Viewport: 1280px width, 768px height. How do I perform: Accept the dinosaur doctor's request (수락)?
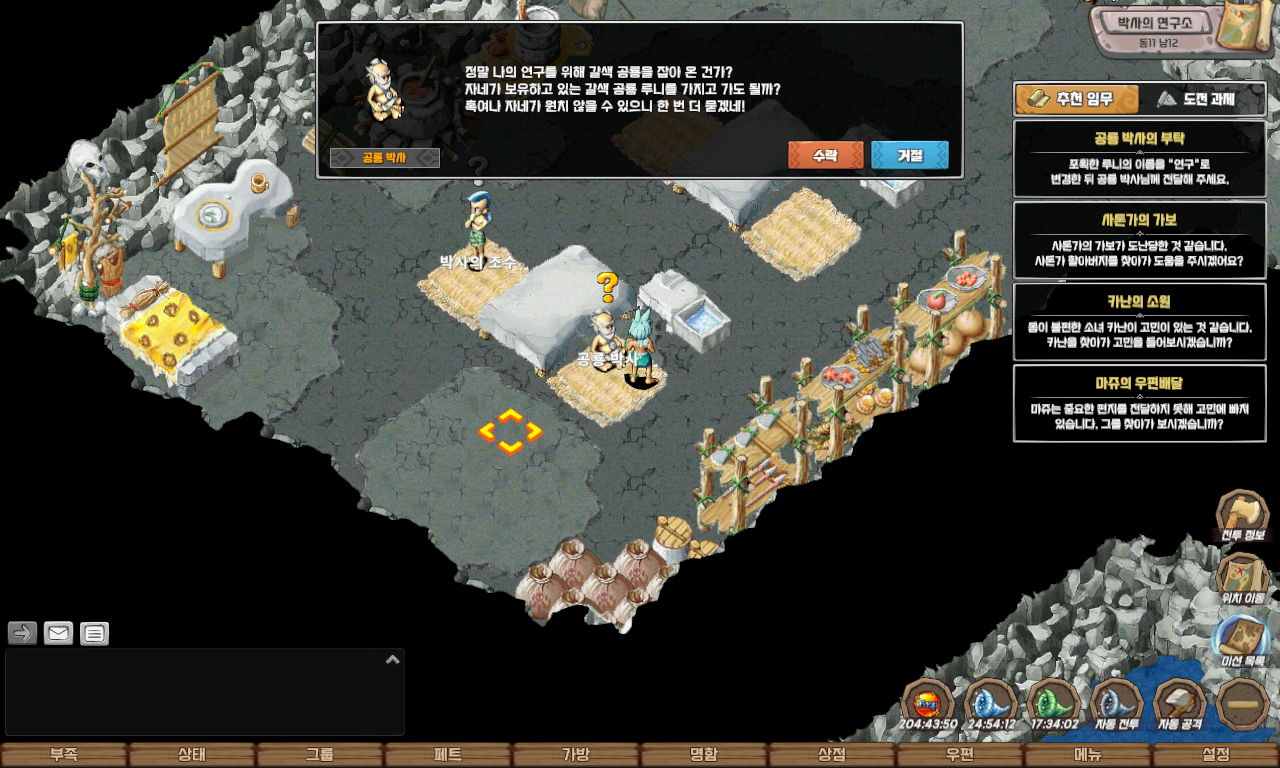coord(825,156)
